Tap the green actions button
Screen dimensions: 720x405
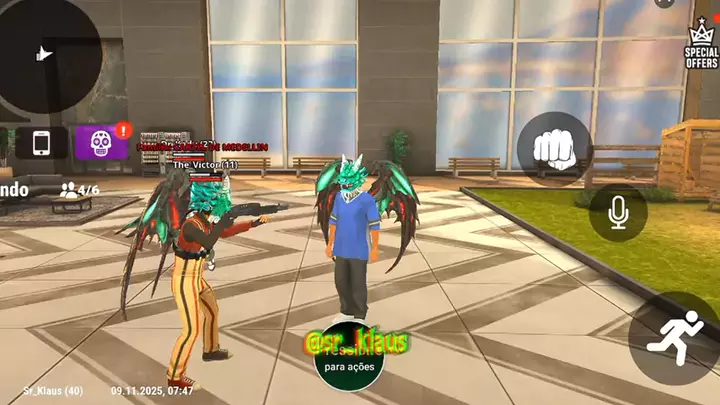point(347,366)
